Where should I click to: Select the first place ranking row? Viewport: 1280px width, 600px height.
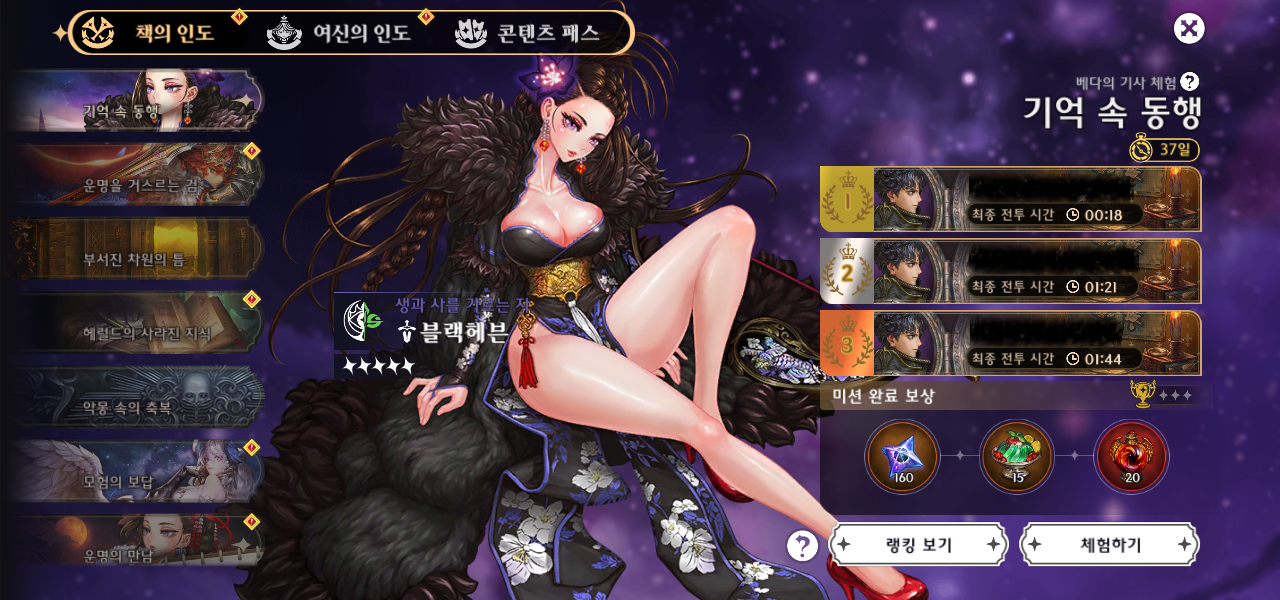1010,200
